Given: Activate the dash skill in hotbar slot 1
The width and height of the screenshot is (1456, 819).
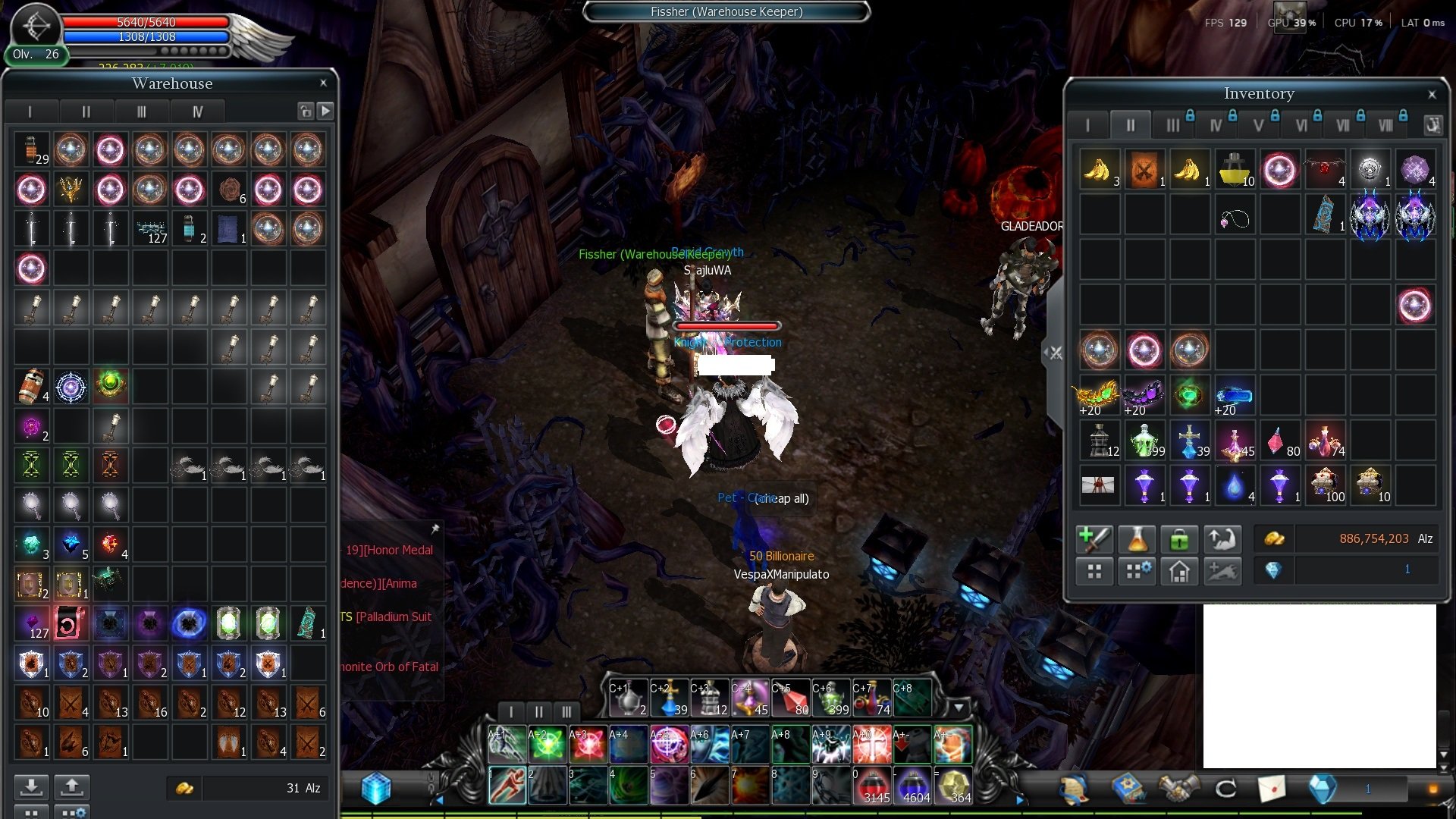Looking at the screenshot, I should pyautogui.click(x=507, y=786).
